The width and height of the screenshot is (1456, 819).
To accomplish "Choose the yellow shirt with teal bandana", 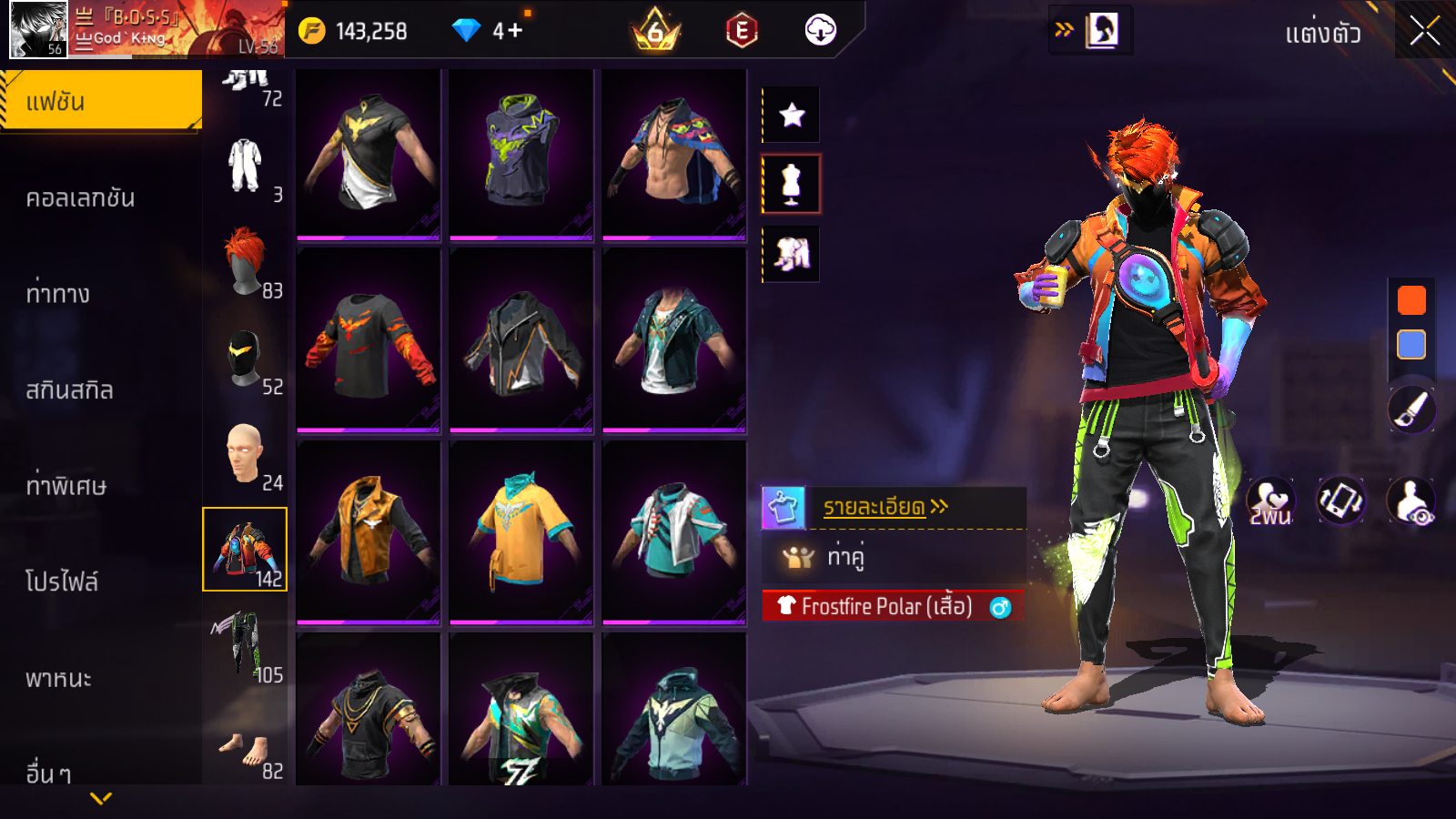I will point(521,531).
